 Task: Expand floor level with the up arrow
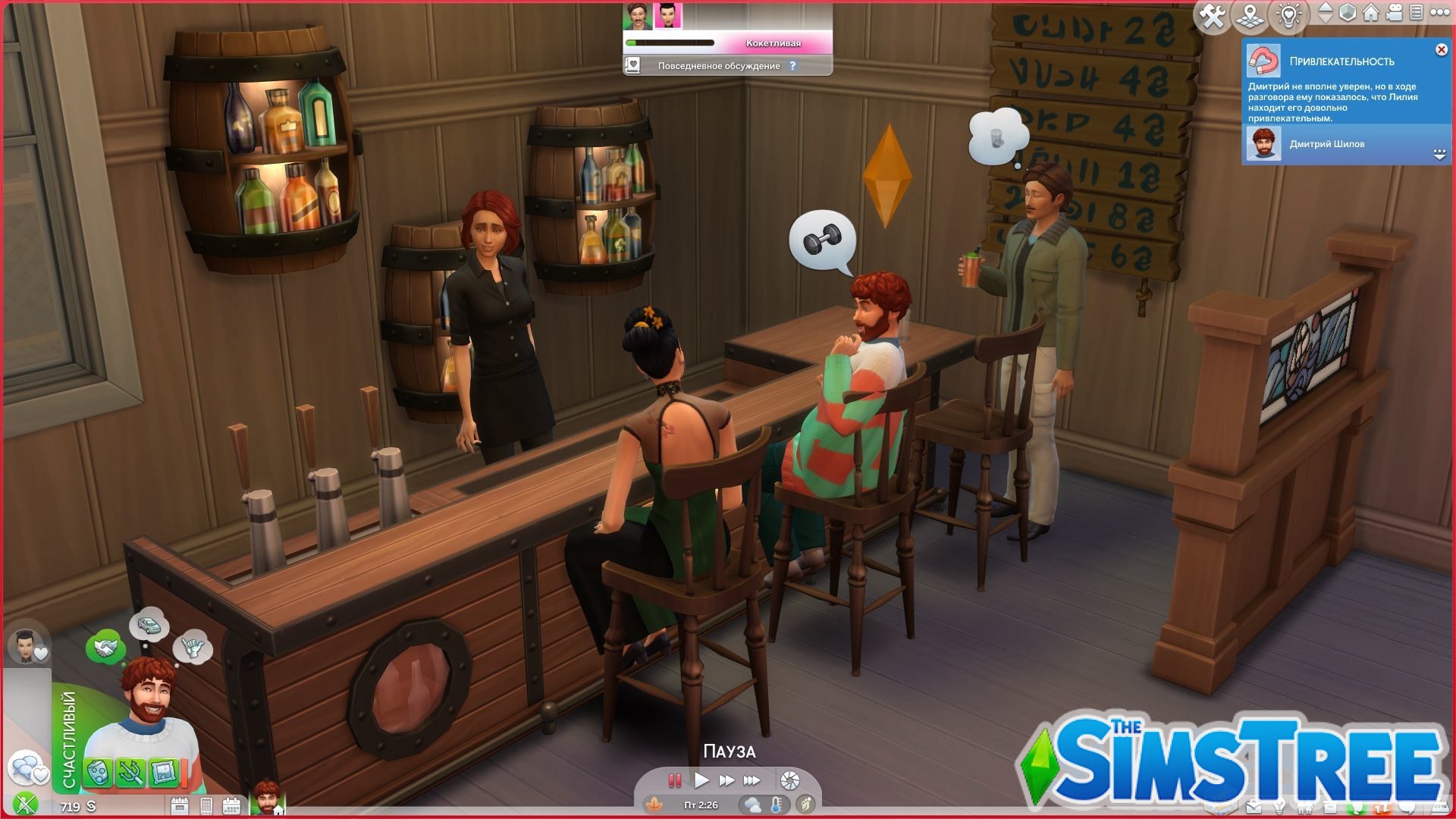(1326, 7)
